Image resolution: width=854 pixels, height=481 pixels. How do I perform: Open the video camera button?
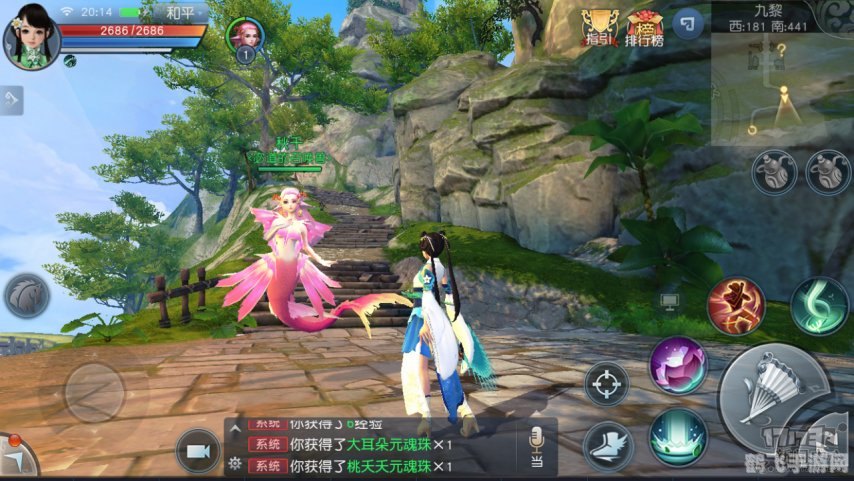(x=198, y=451)
